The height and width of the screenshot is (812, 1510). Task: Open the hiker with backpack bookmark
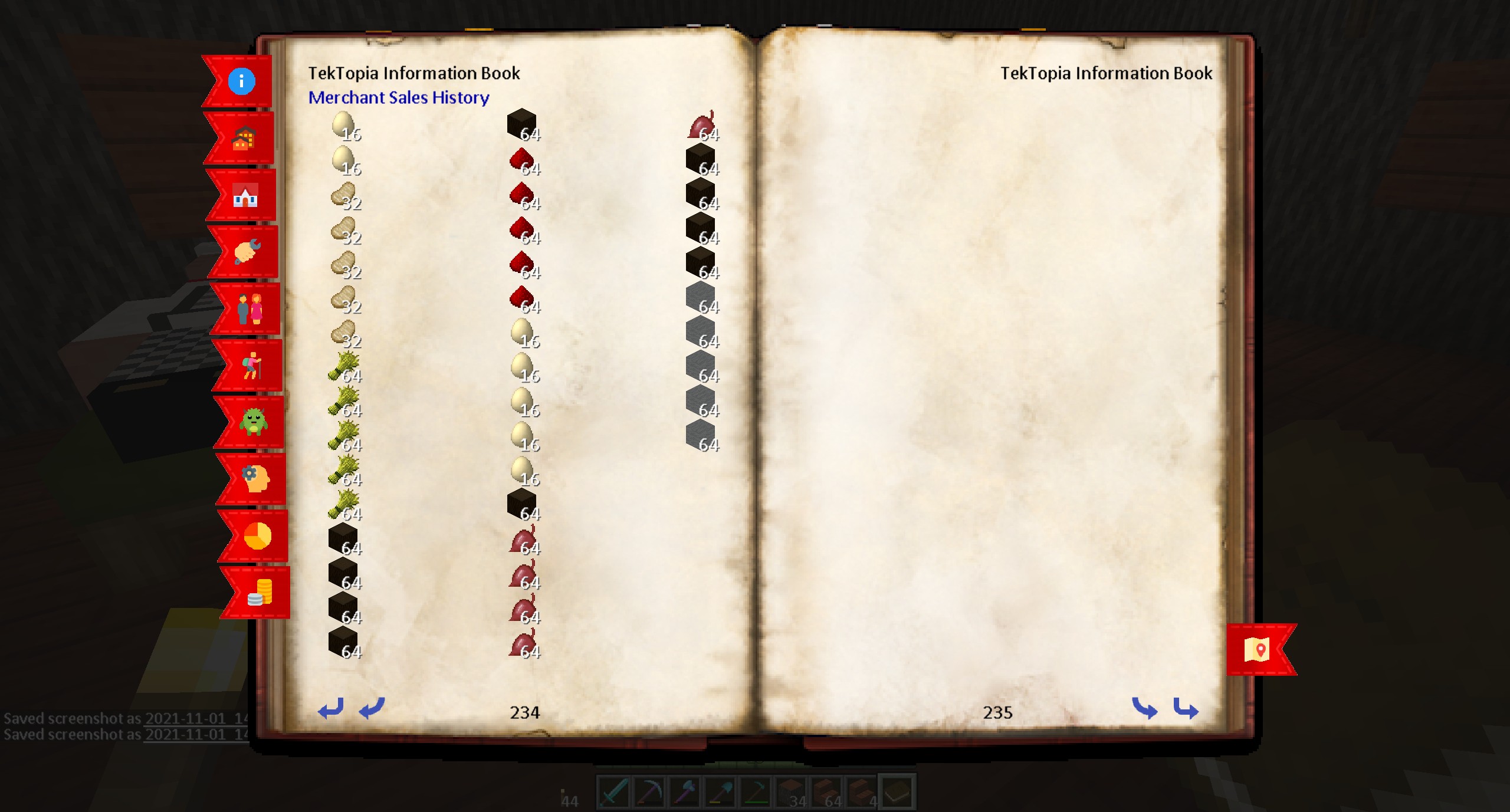251,366
